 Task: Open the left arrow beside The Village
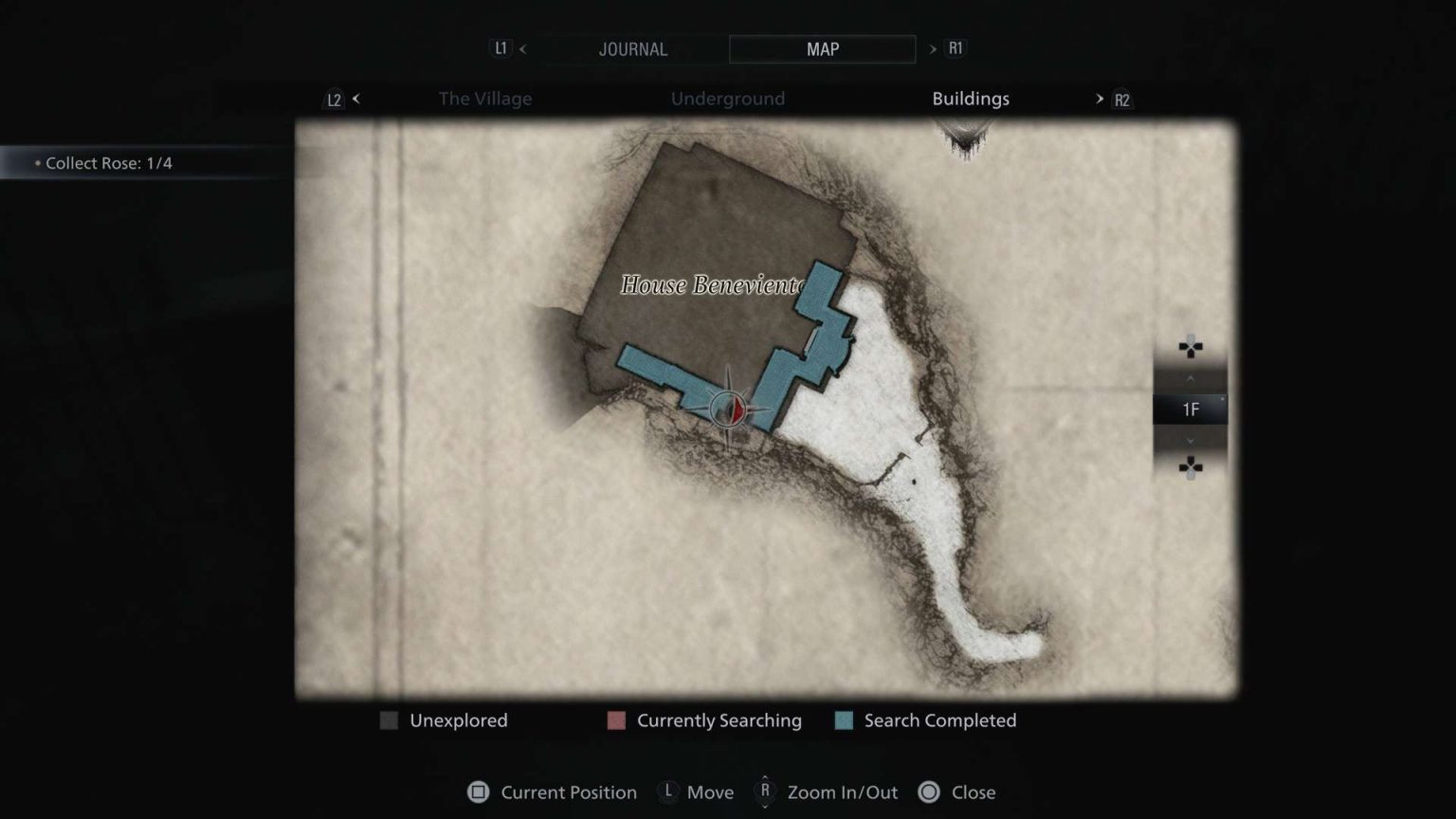(356, 99)
